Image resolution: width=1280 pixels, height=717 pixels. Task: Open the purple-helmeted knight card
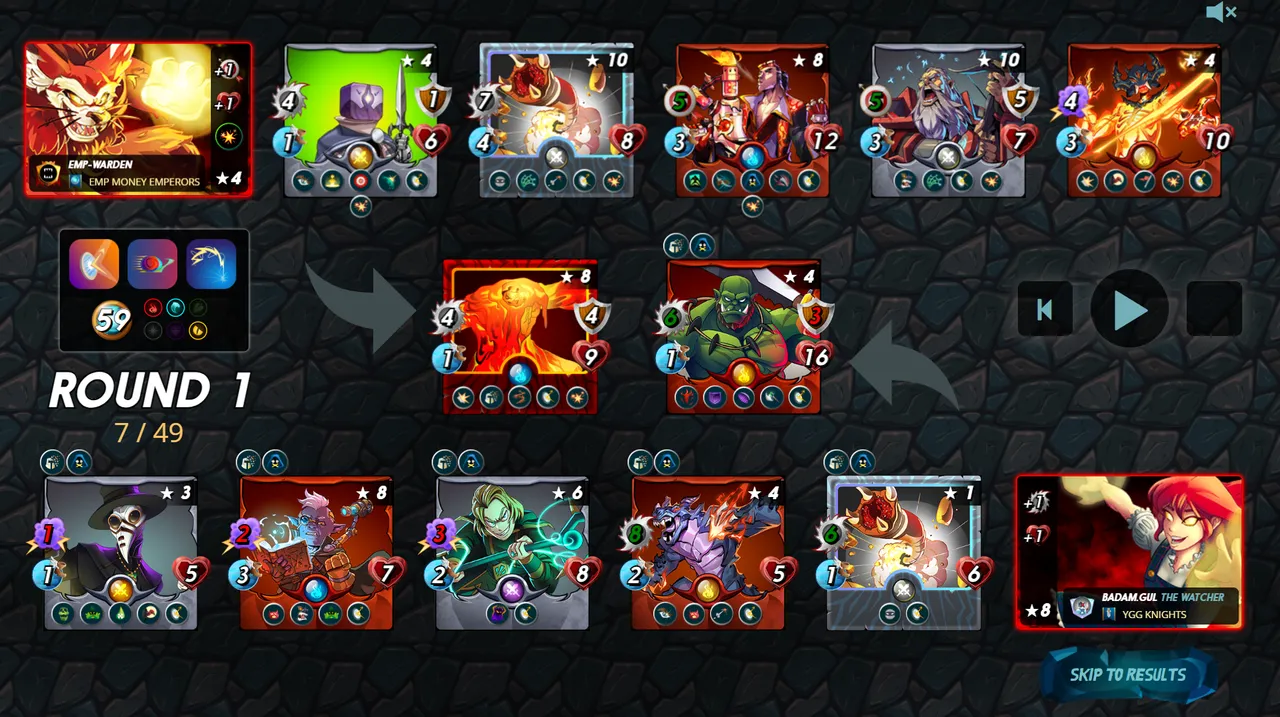click(360, 120)
